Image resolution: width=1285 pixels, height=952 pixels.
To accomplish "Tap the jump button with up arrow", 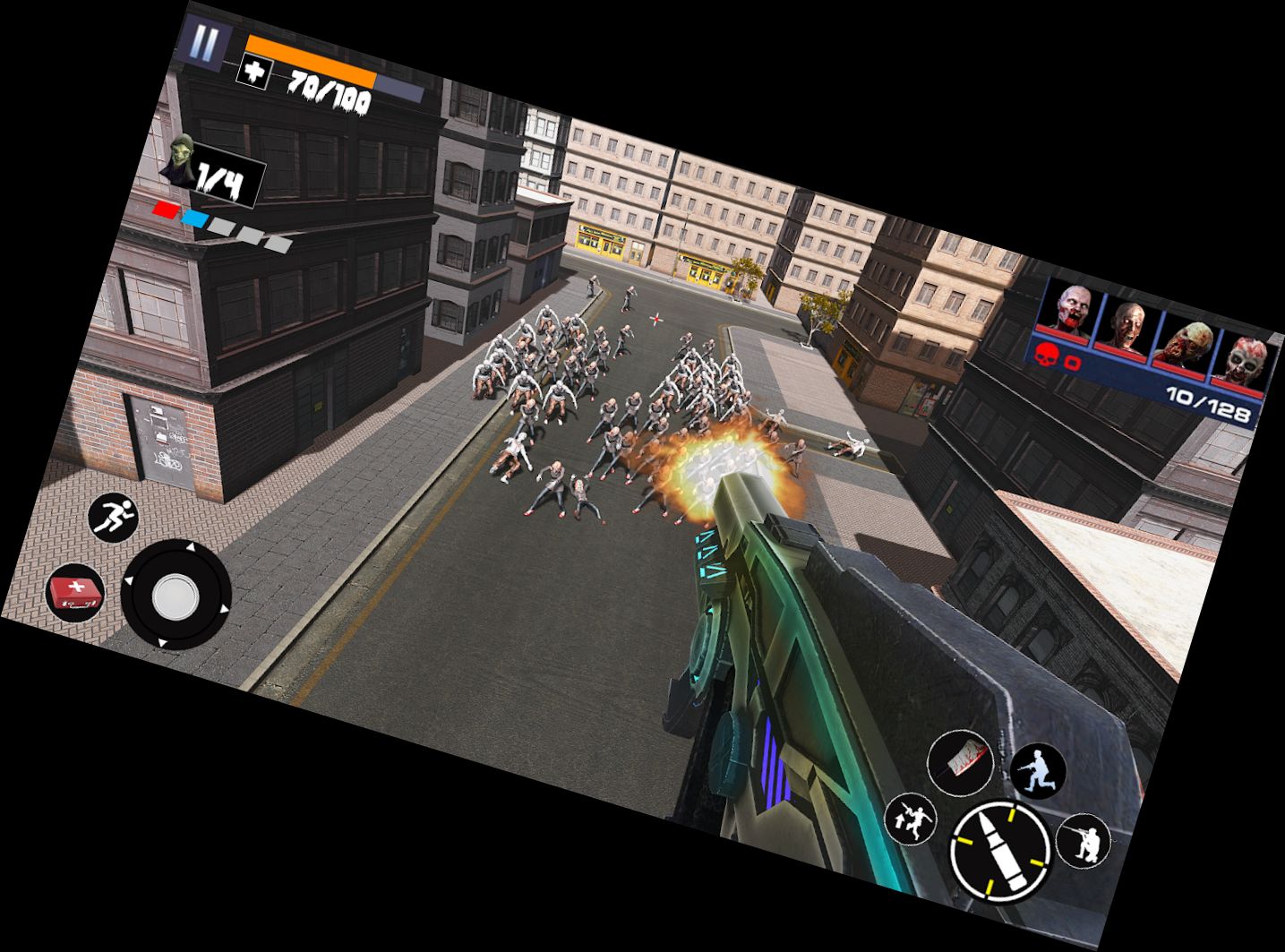I will pos(911,819).
